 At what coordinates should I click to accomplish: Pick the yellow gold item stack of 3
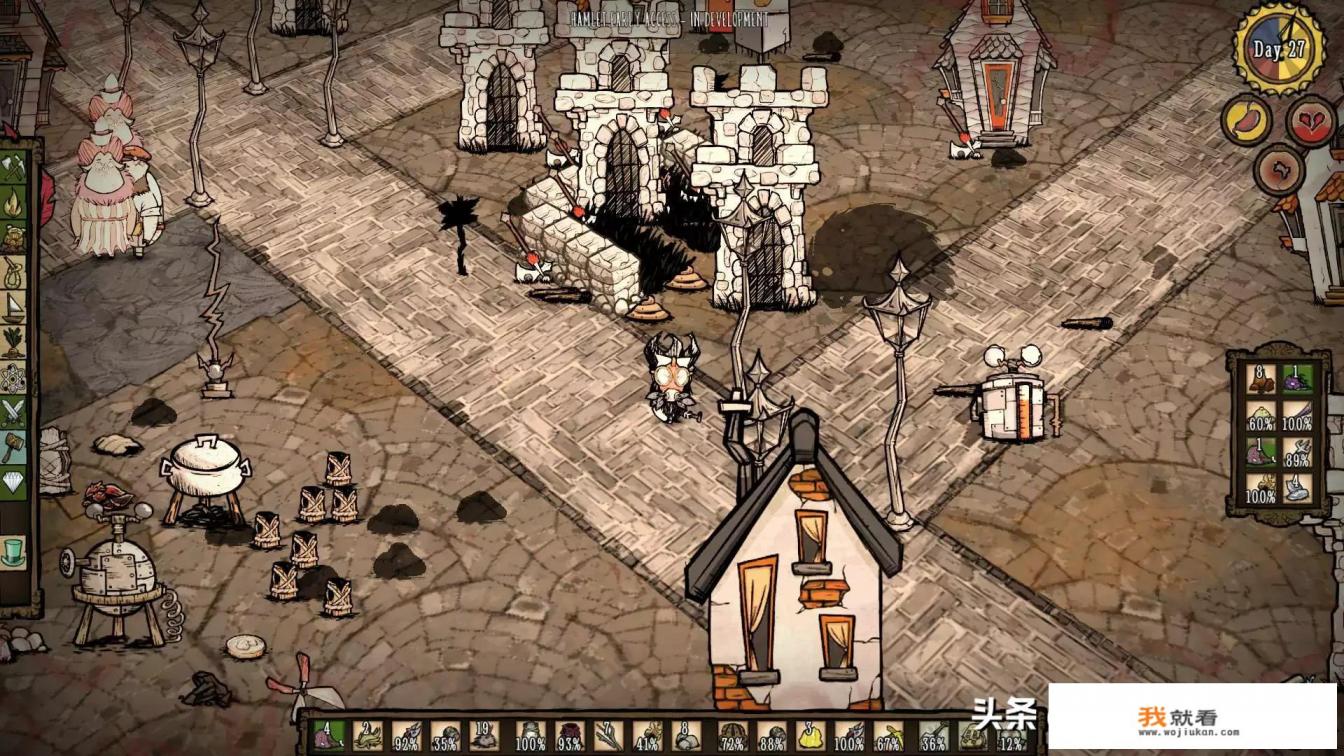[809, 737]
